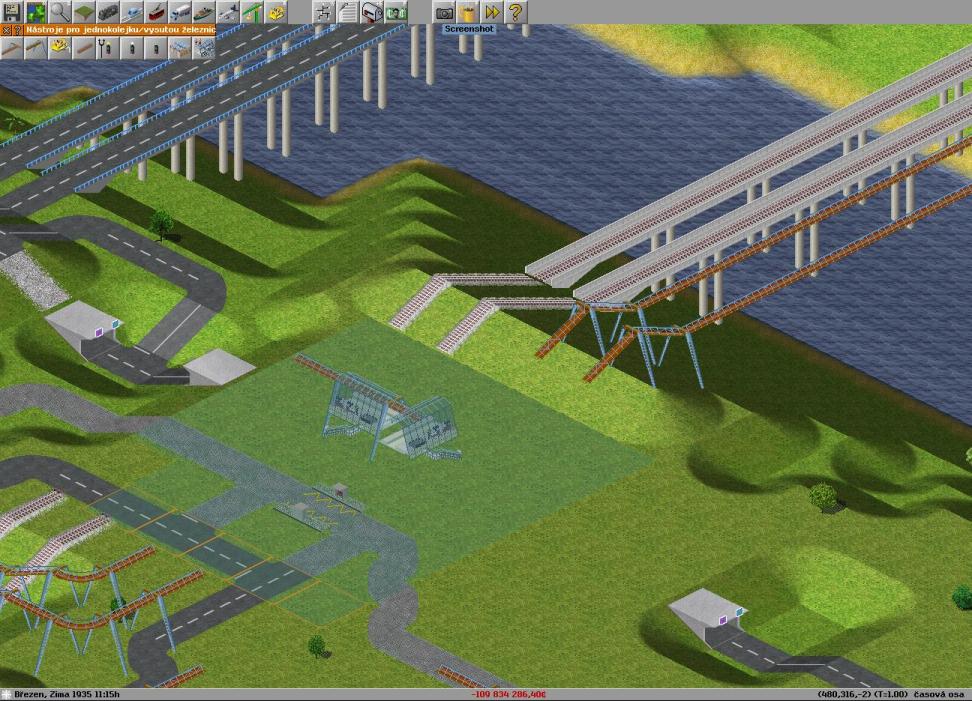Select the magnifying glass inspection tool
This screenshot has height=701, width=972.
[x=60, y=12]
